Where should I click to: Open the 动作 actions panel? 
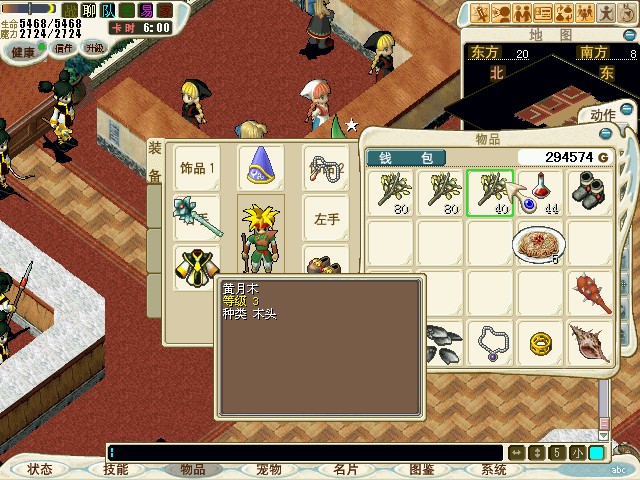tap(603, 114)
